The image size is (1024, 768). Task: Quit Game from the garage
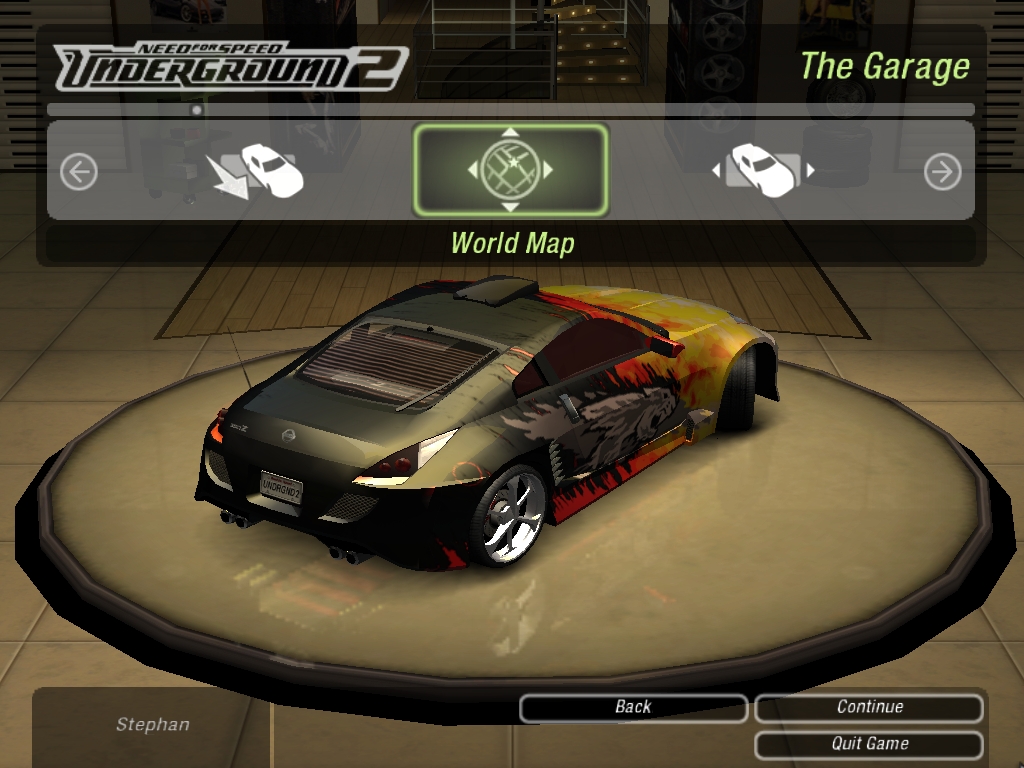869,744
